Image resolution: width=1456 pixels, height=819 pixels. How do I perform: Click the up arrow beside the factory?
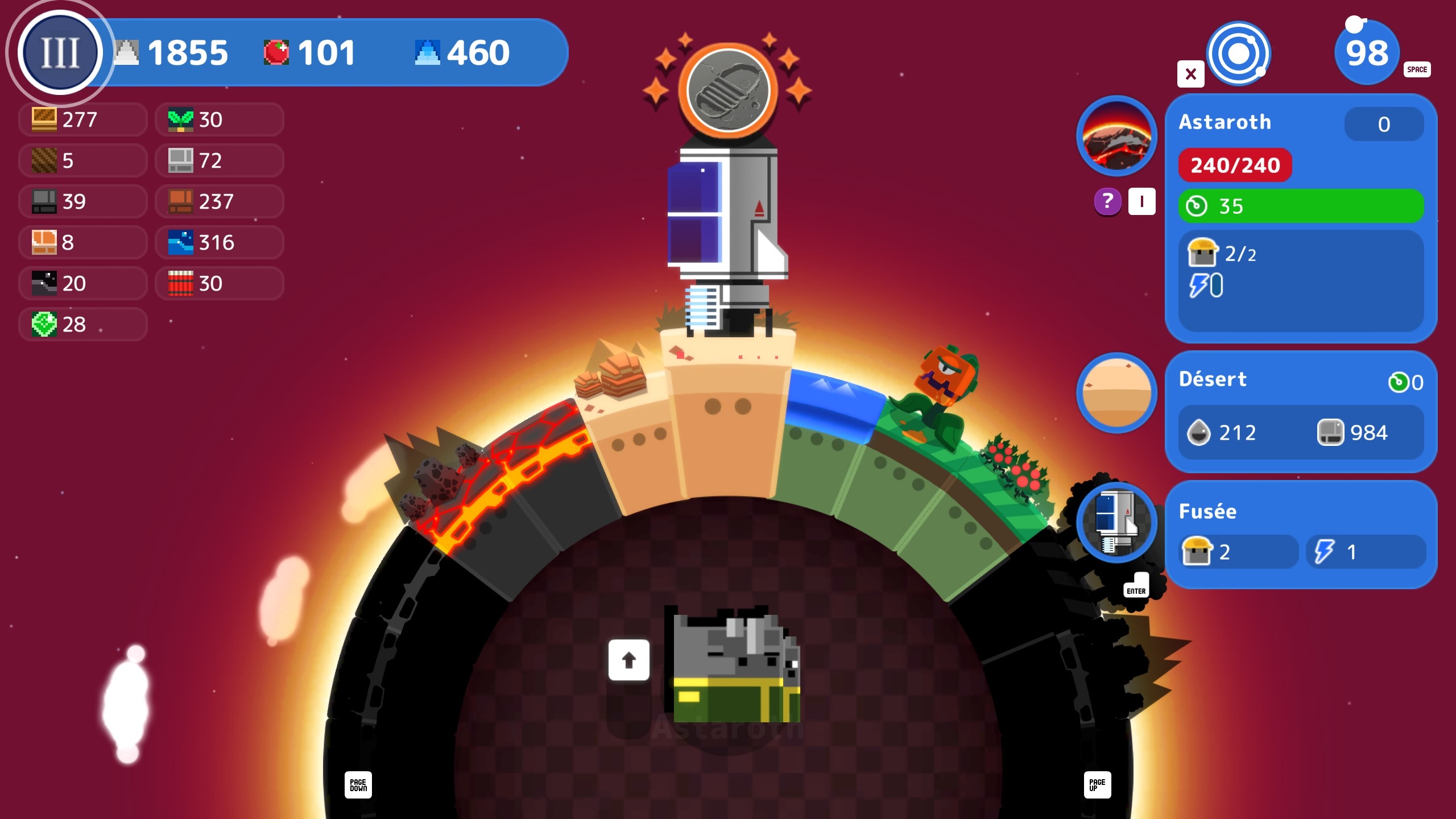point(628,660)
